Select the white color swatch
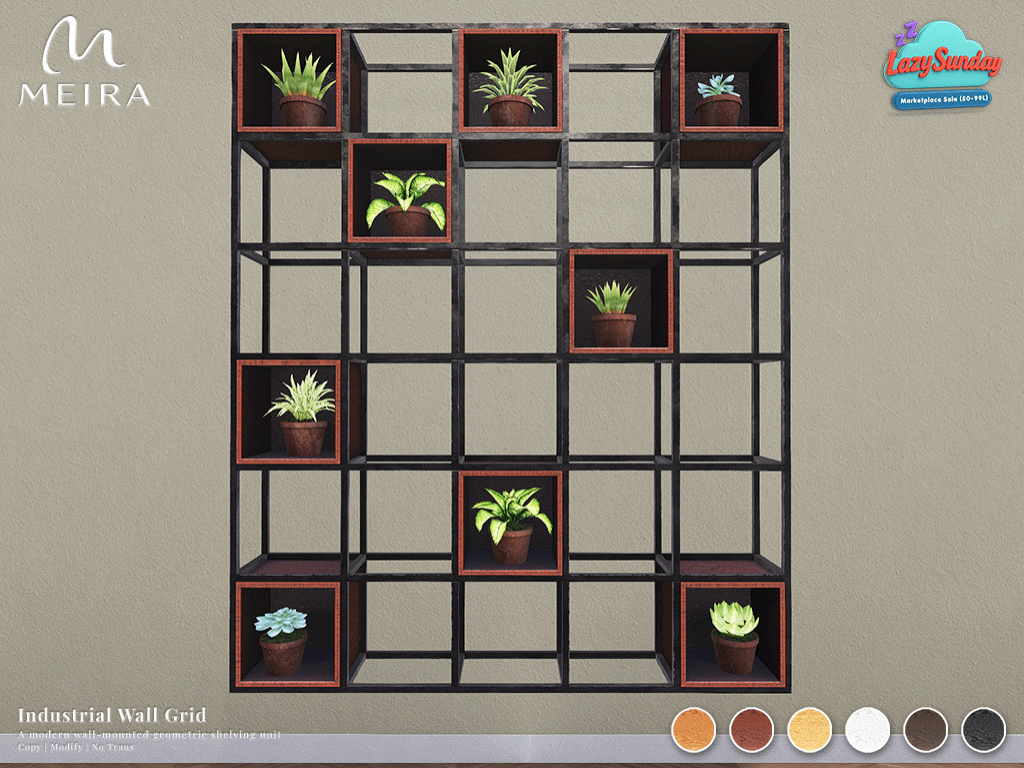This screenshot has width=1024, height=768. tap(867, 729)
